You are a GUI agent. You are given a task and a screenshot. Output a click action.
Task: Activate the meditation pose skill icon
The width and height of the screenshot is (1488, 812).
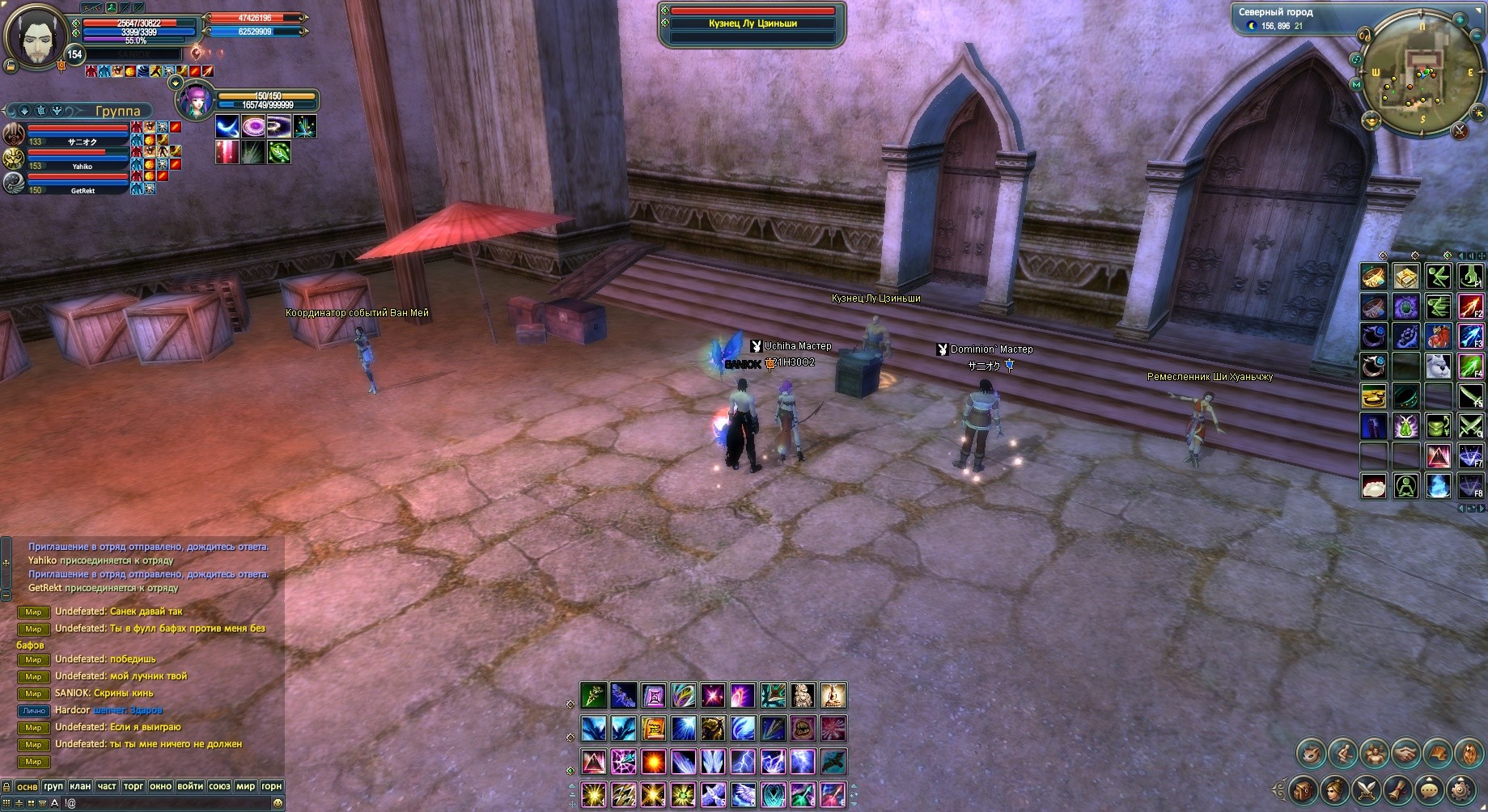(833, 696)
